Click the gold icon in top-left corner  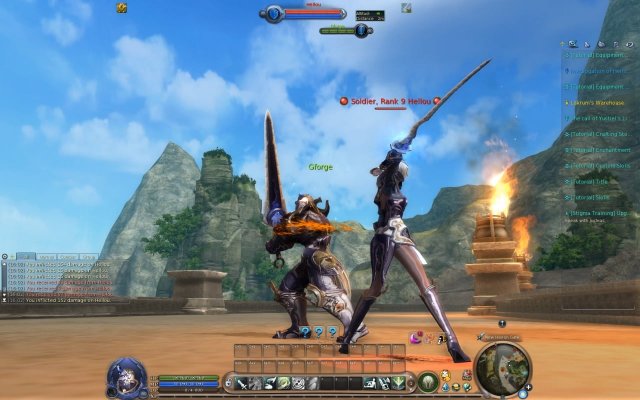(x=122, y=7)
